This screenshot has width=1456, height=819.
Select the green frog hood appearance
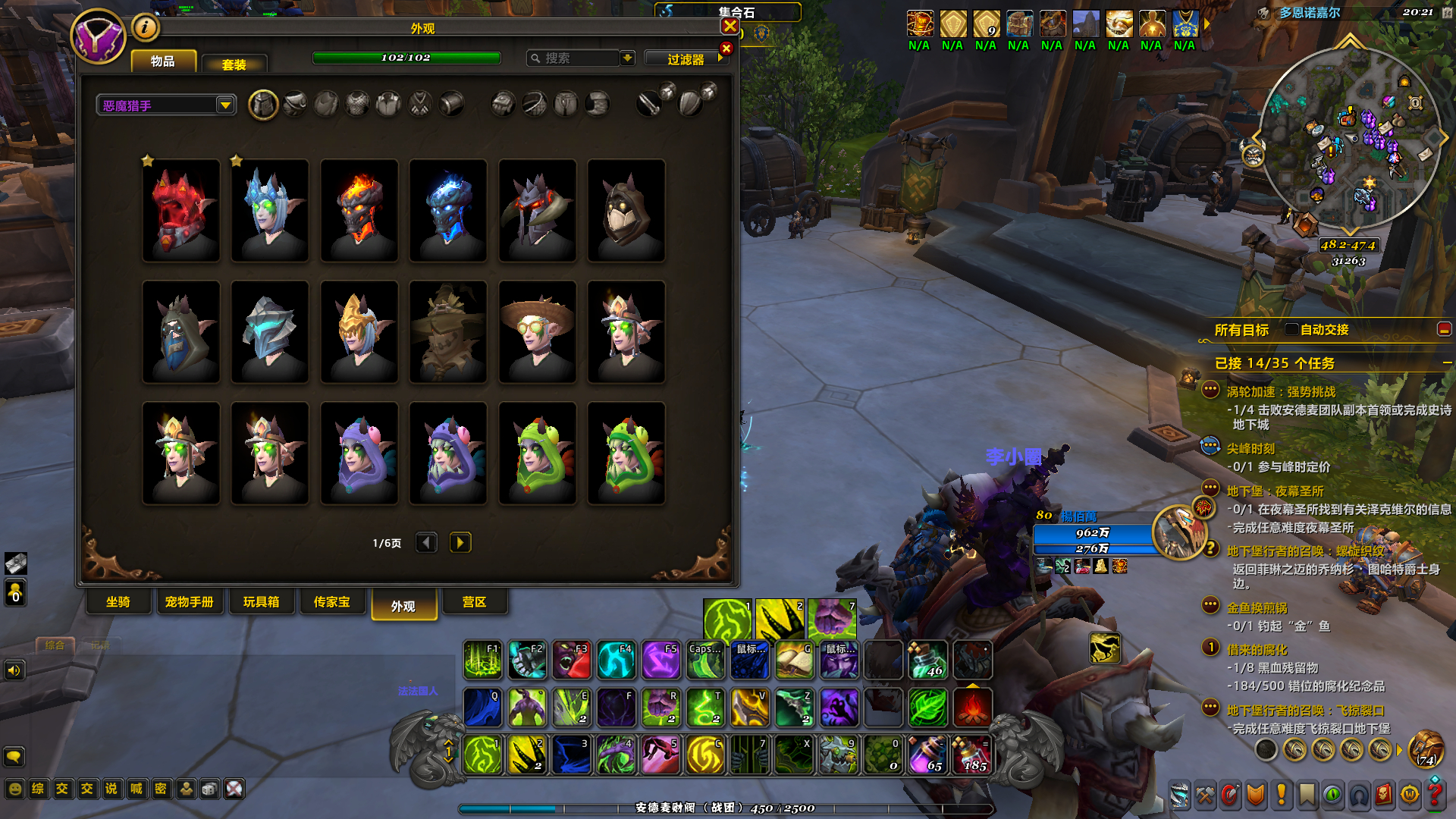coord(537,453)
